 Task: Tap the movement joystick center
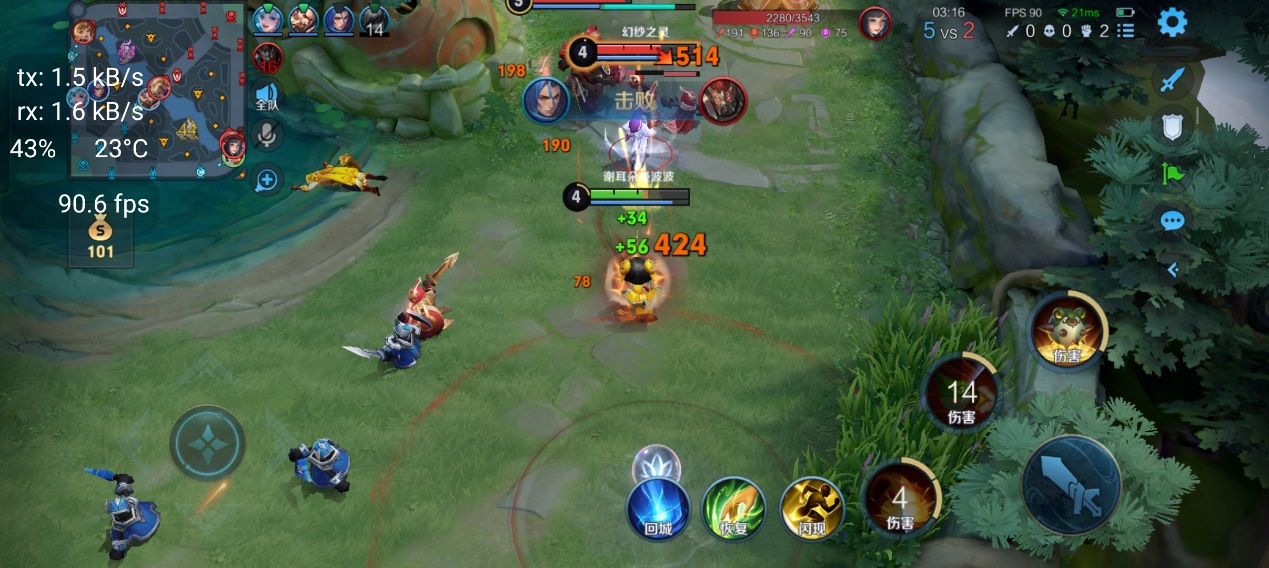[x=207, y=443]
